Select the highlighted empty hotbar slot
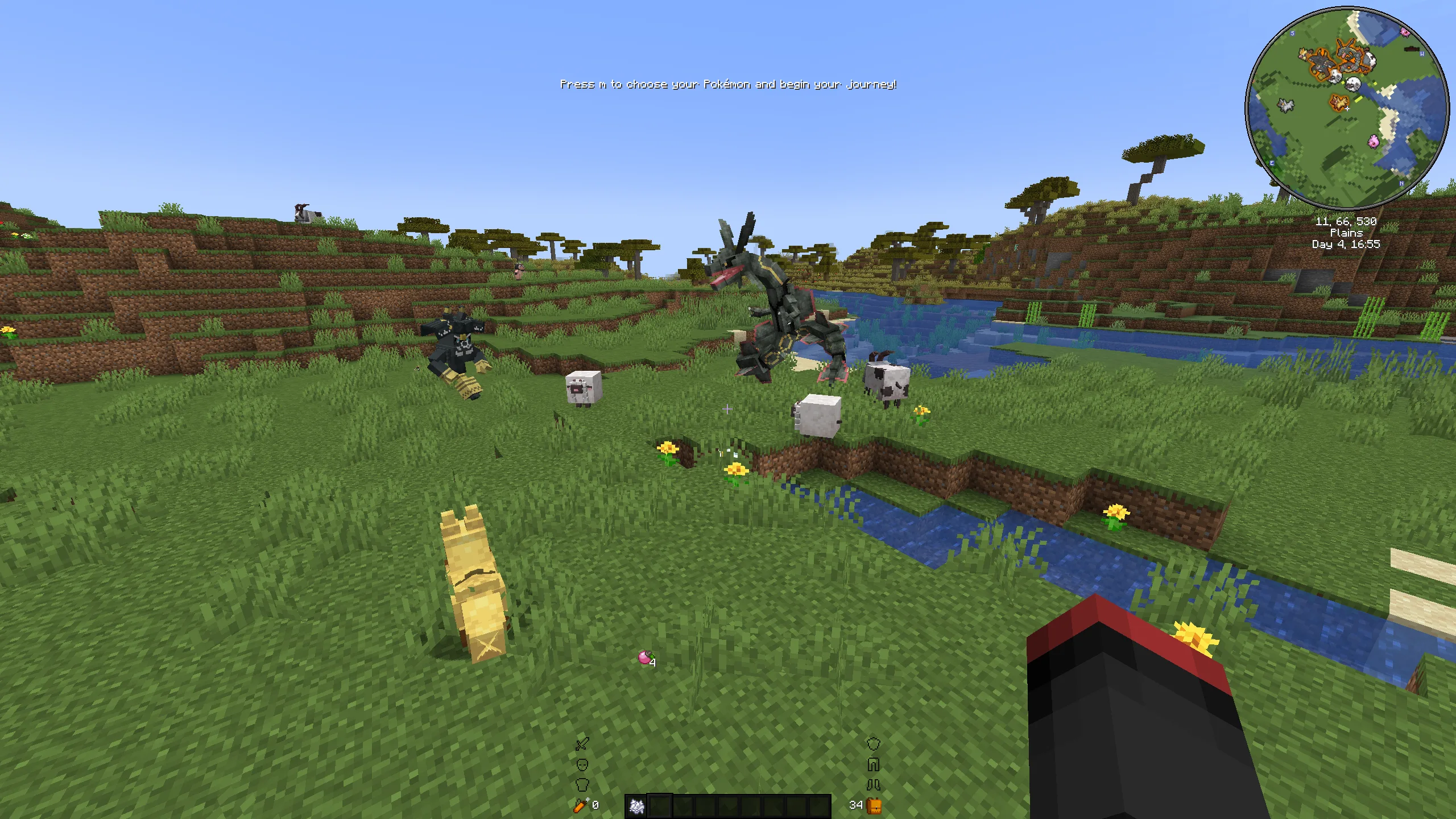1456x819 pixels. click(x=659, y=805)
